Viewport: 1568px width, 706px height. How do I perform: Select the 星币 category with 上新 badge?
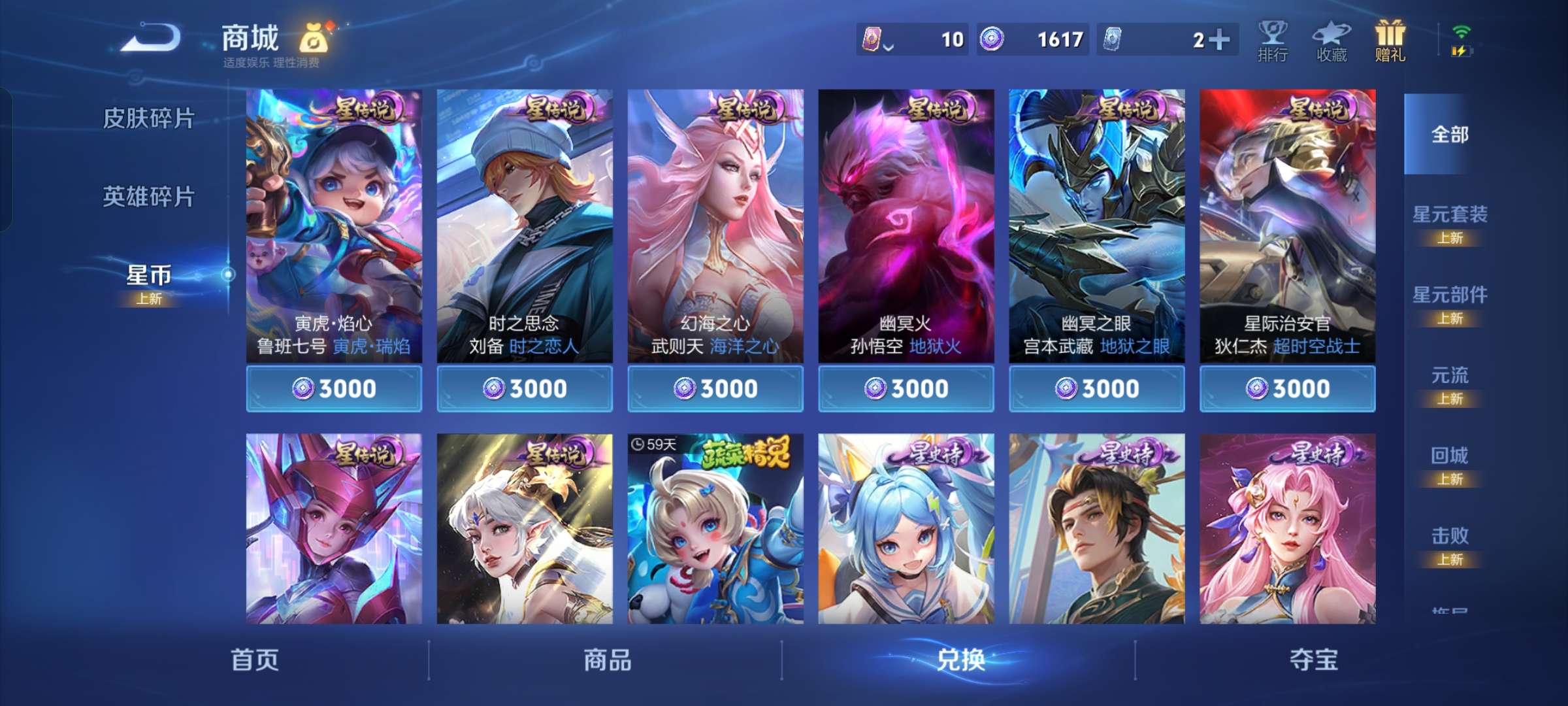149,278
